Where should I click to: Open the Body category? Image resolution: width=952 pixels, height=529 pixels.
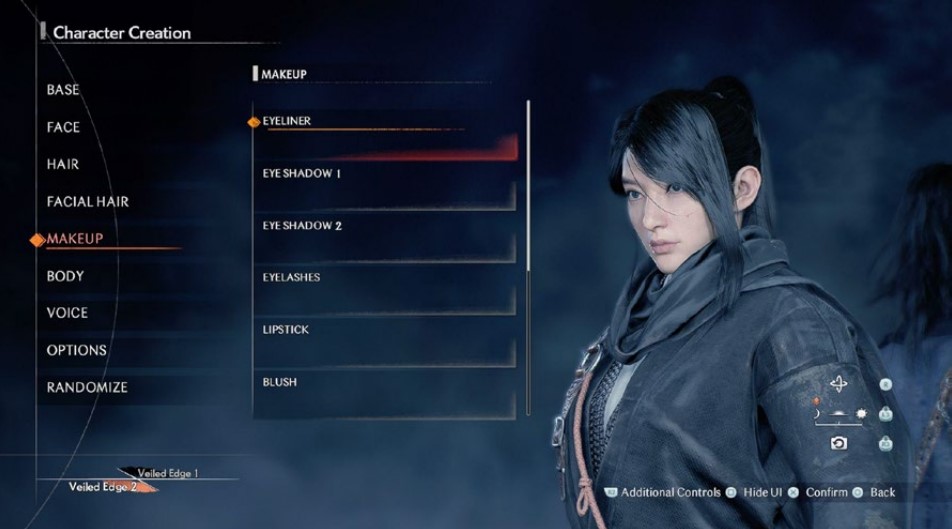[65, 276]
